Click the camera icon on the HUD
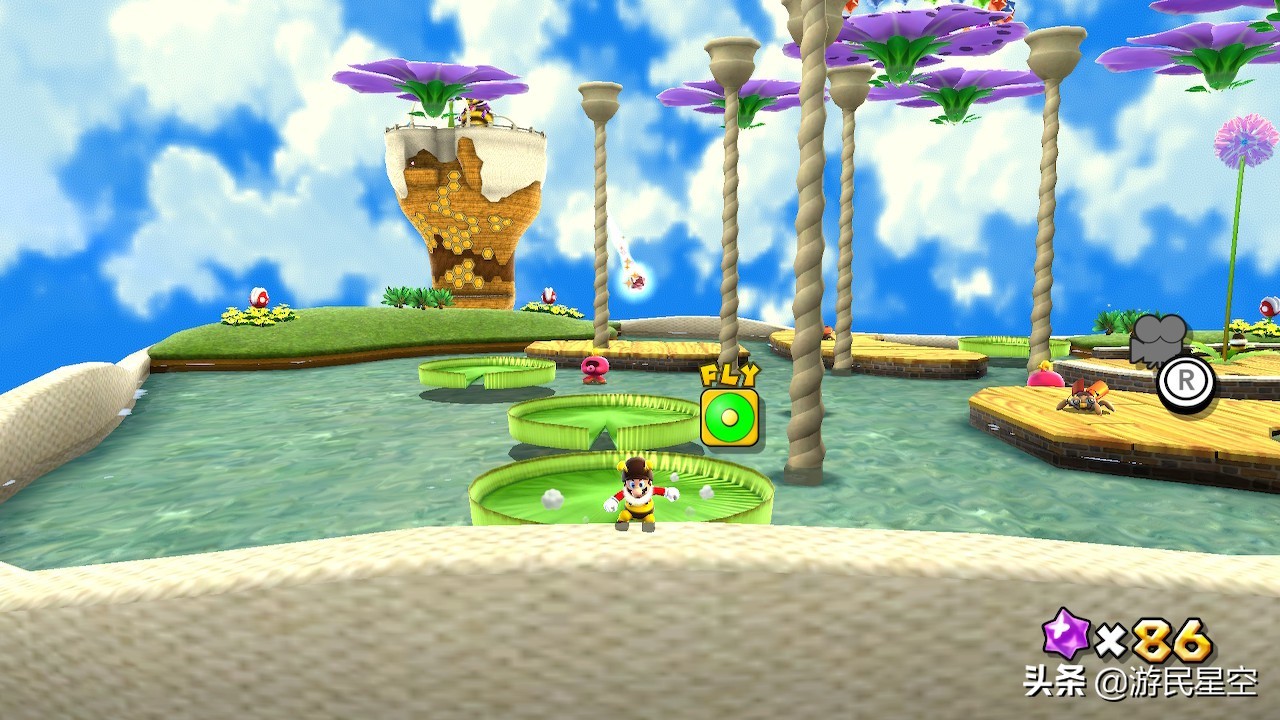Viewport: 1280px width, 720px height. (1159, 340)
